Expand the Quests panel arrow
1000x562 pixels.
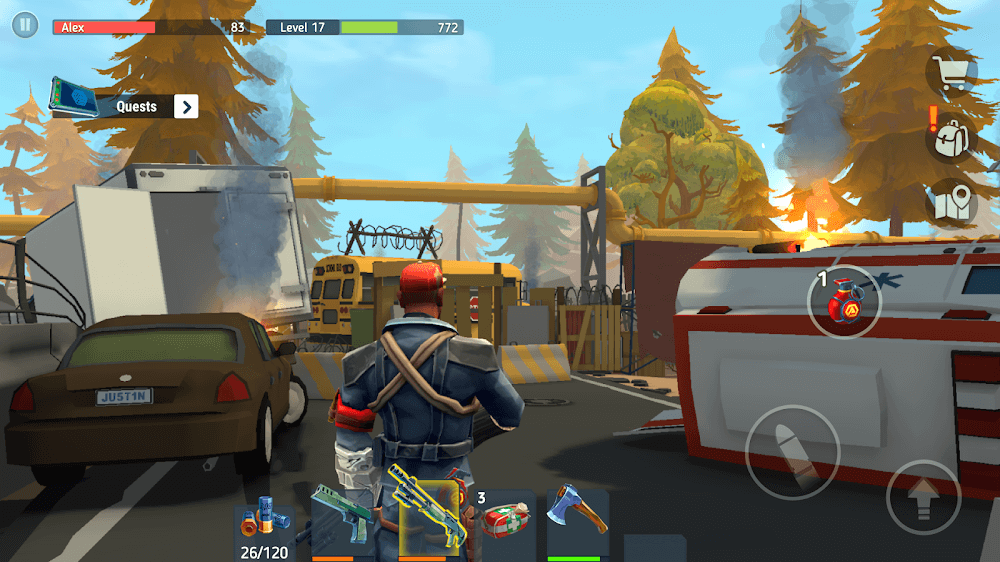[x=186, y=107]
